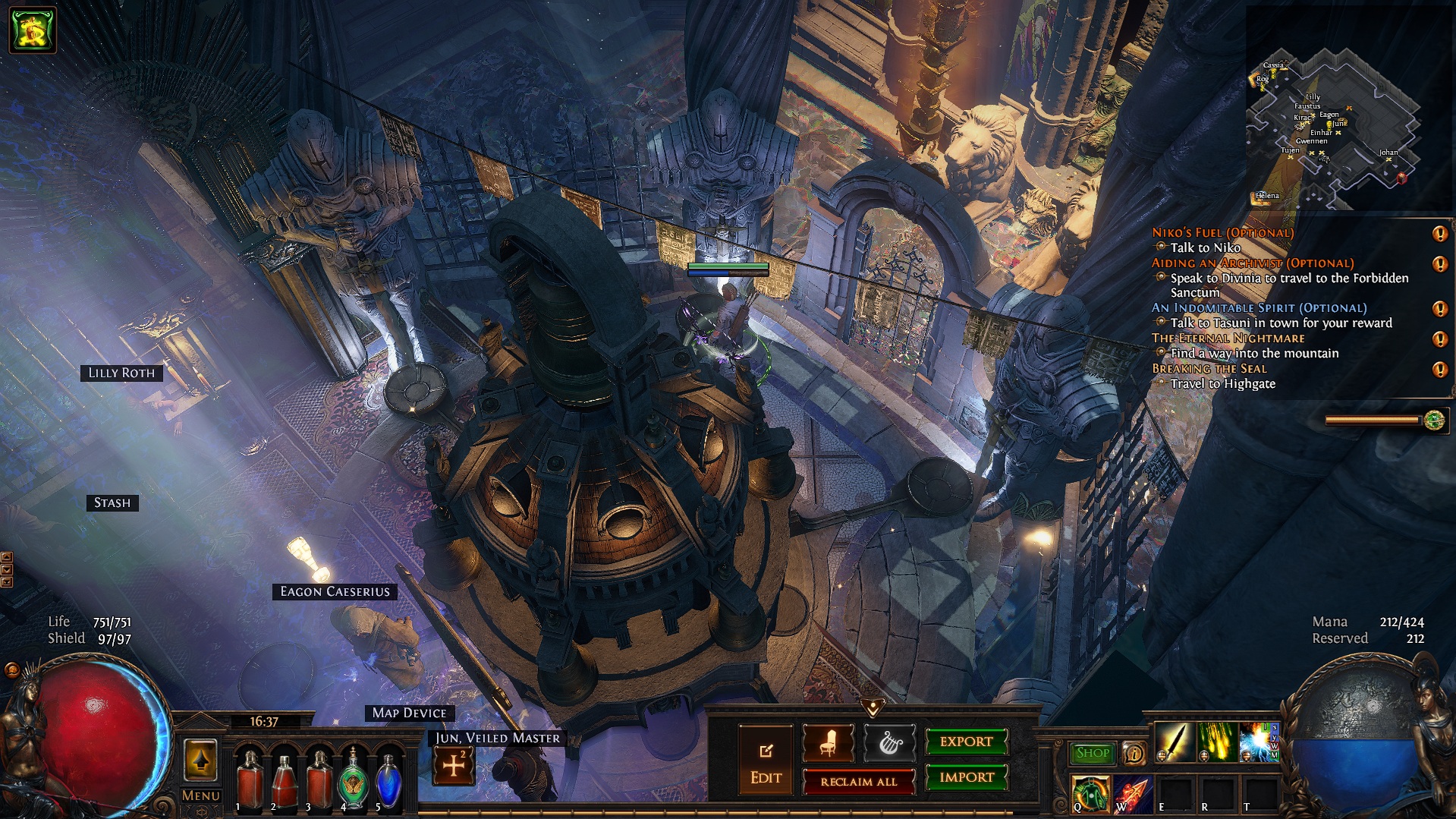Open the hideout decorations chair icon
This screenshot has width=1456, height=819.
828,743
